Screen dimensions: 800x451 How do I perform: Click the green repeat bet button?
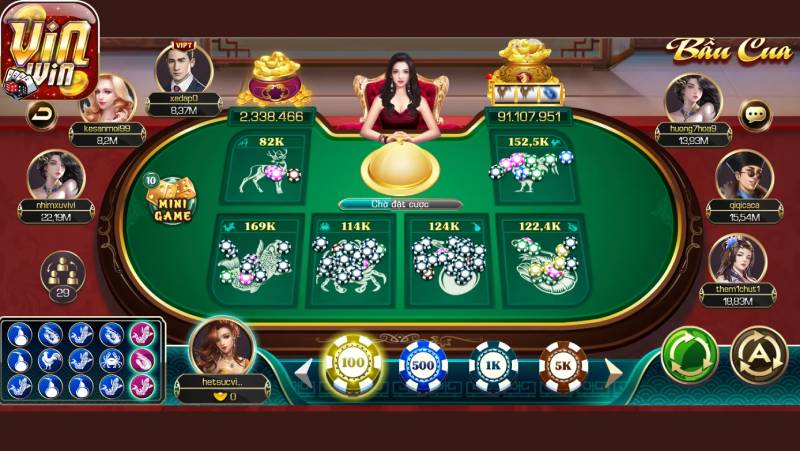(690, 355)
